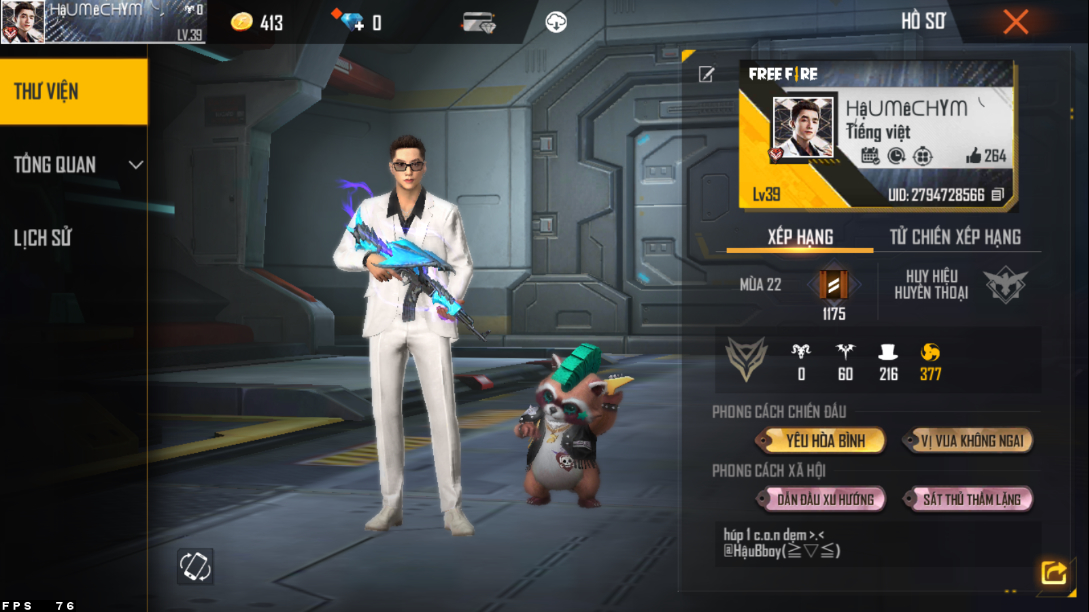Viewport: 1089px width, 612px height.
Task: Choose the Sát Thủ Thầm Lặng tag
Action: click(x=971, y=499)
